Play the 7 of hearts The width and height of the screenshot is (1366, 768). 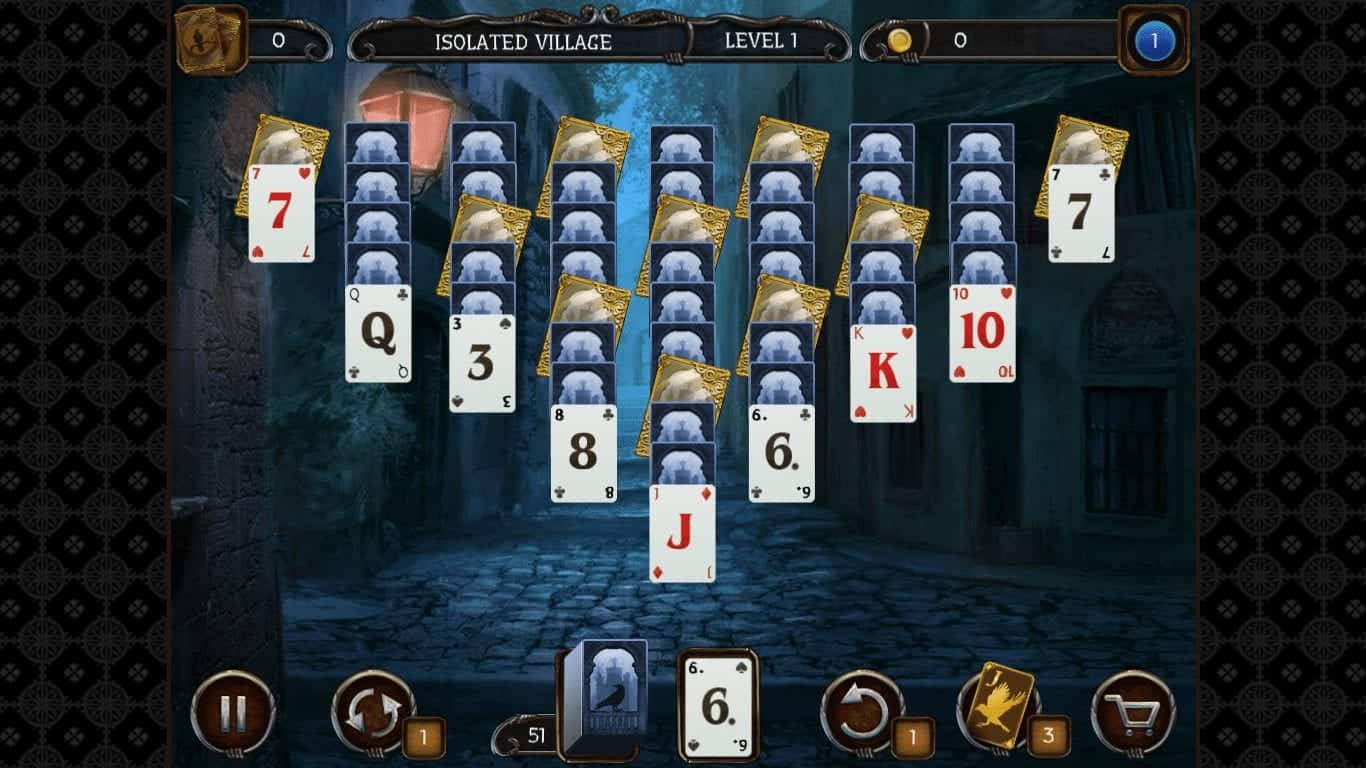pyautogui.click(x=281, y=213)
